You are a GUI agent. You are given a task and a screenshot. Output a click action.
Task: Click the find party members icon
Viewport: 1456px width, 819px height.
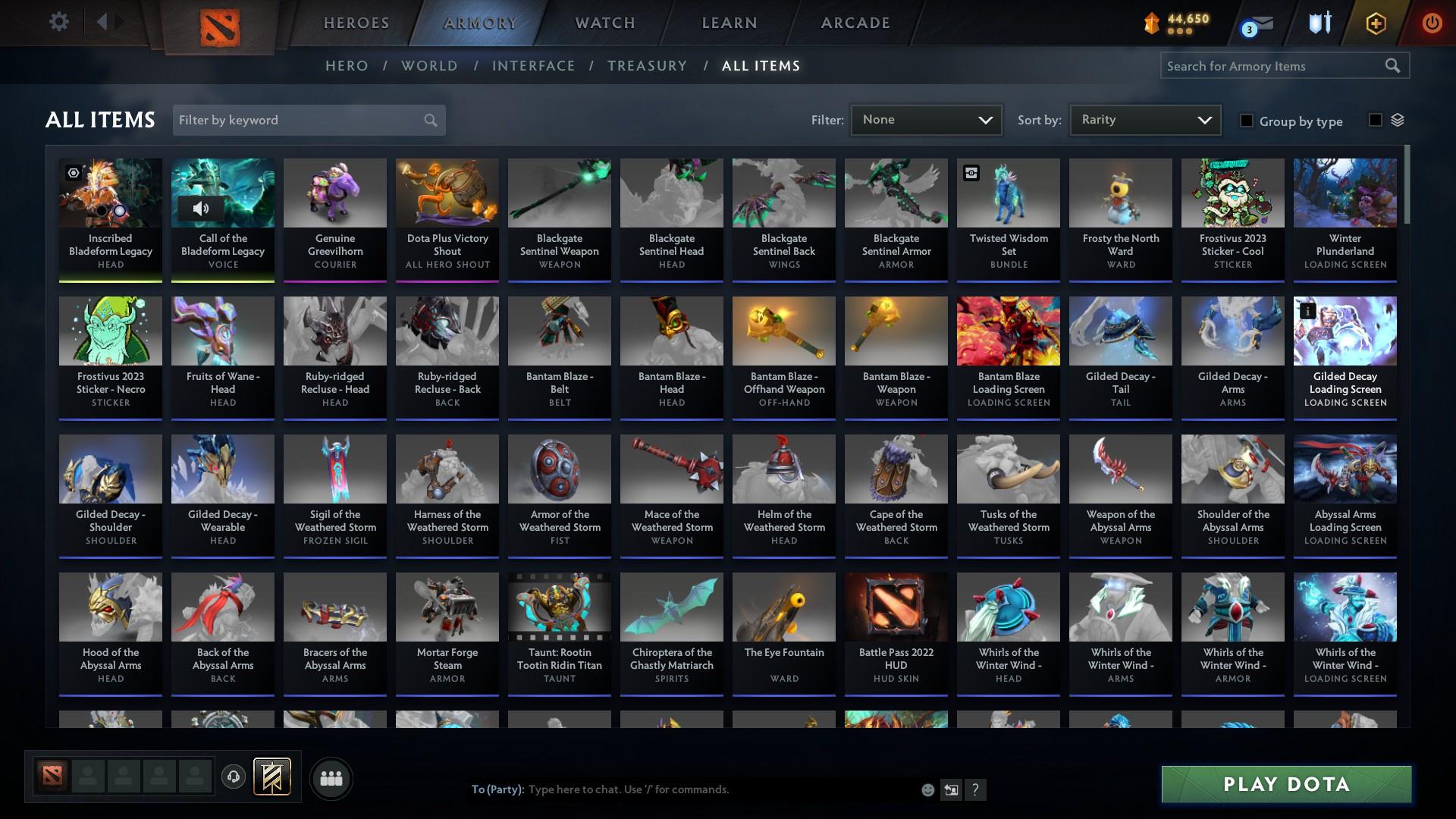(331, 778)
